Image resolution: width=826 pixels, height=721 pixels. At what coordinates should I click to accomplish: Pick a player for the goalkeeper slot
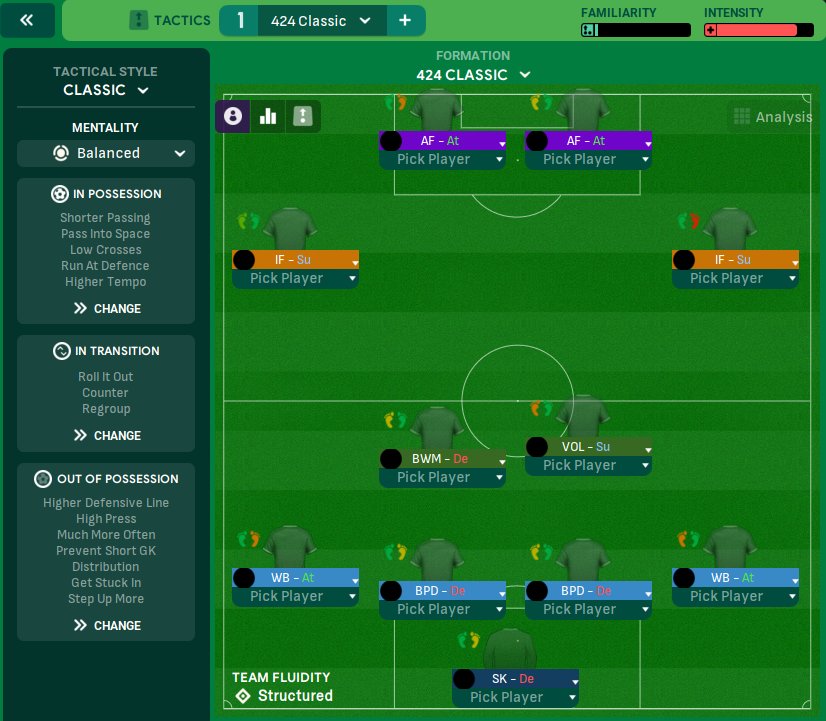[x=515, y=697]
